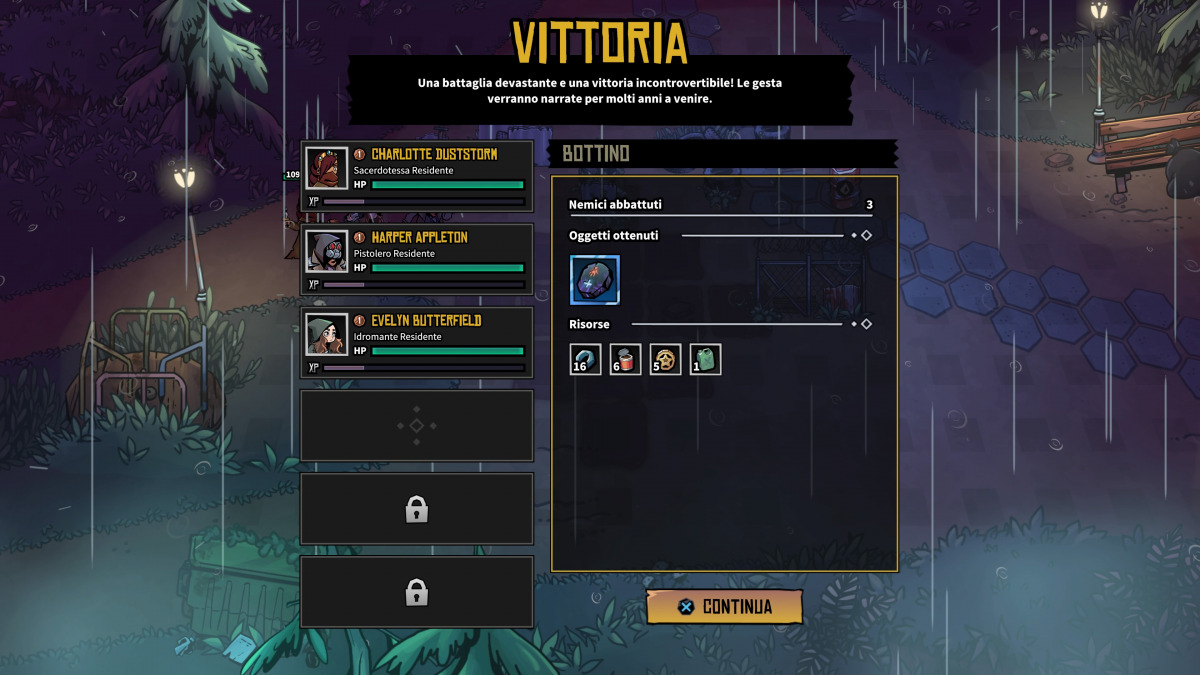
Task: Select the metal scrap resource icon
Action: [x=585, y=359]
